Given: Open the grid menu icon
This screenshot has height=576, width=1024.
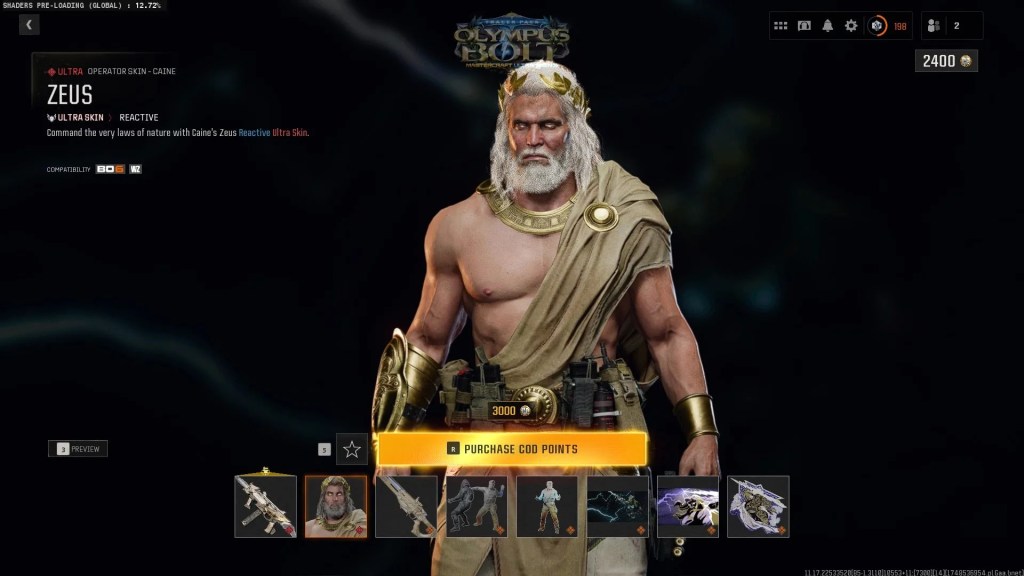Looking at the screenshot, I should coord(781,26).
